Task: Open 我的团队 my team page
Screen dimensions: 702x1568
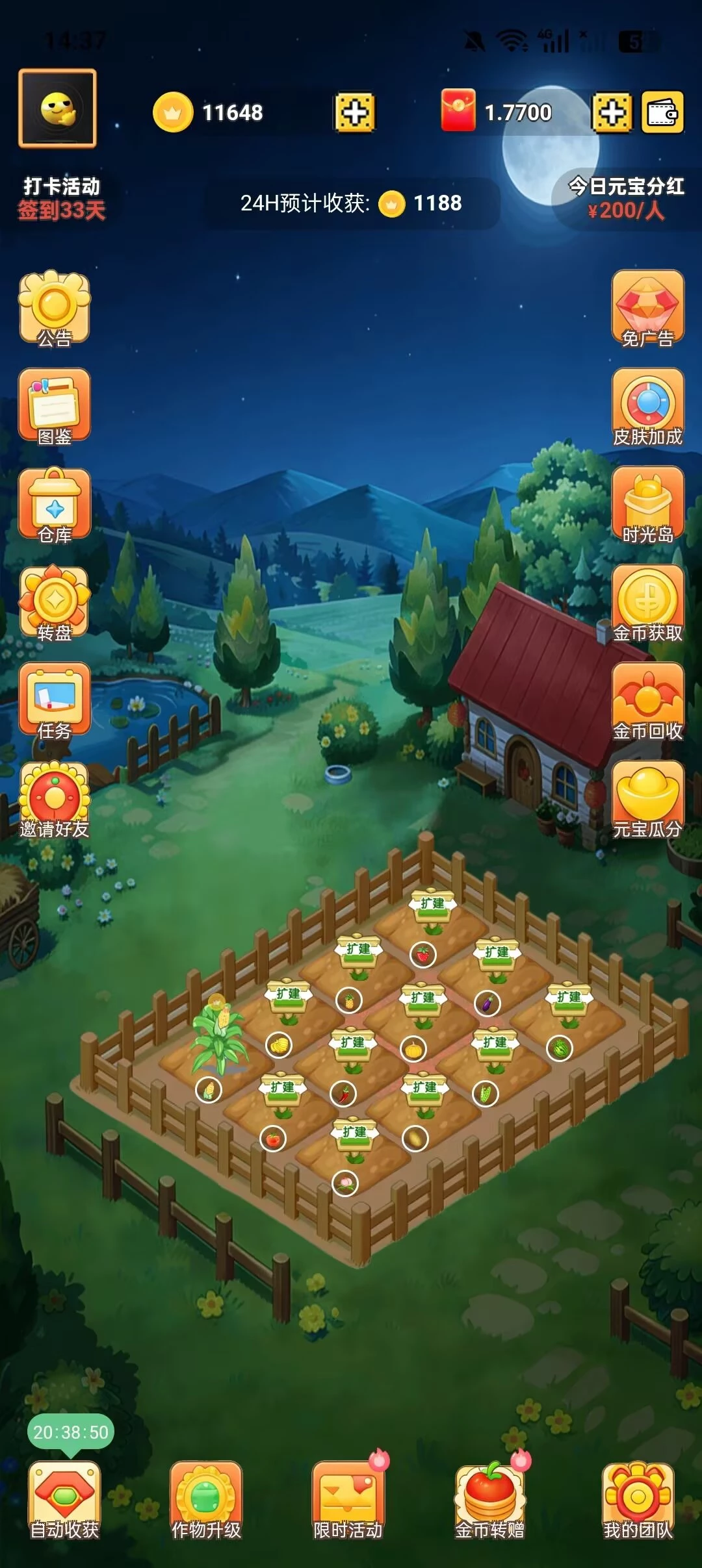Action: [638, 1499]
